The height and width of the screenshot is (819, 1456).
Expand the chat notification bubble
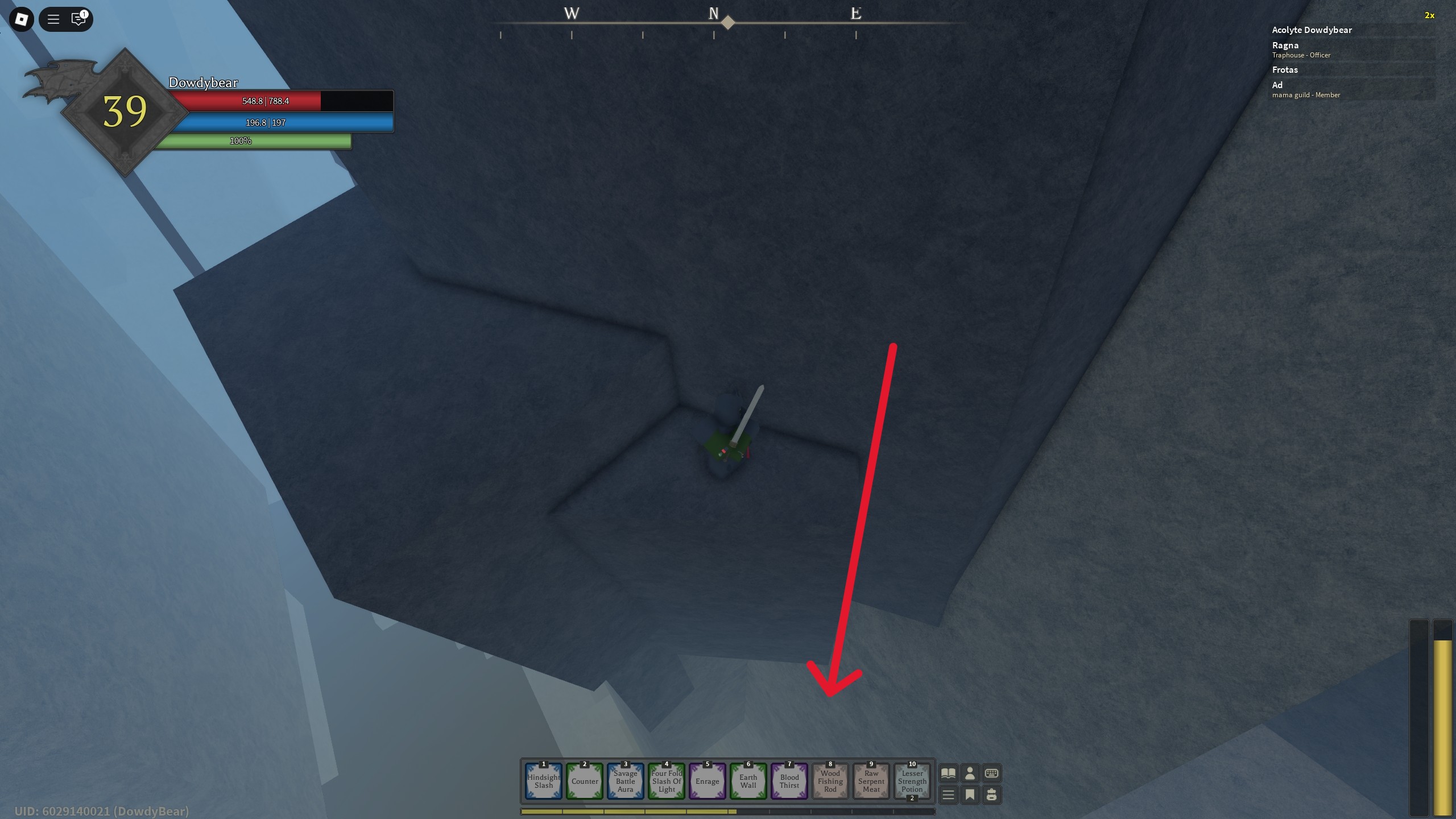(x=78, y=19)
